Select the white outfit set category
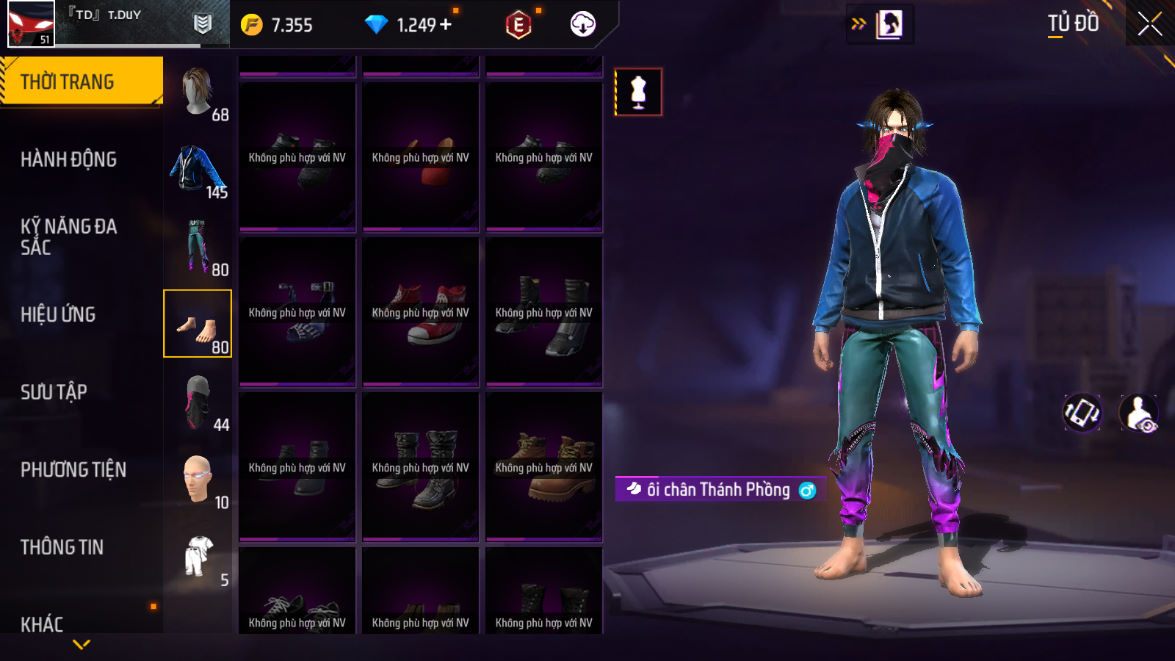 pos(198,557)
